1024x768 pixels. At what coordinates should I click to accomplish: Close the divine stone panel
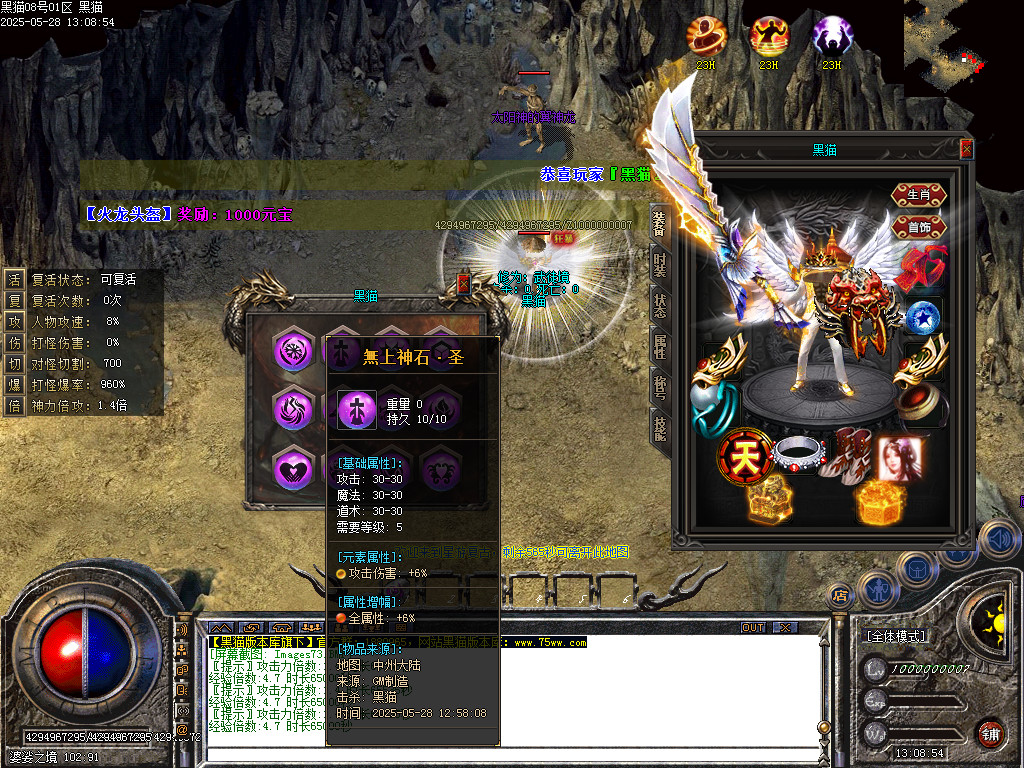(463, 284)
